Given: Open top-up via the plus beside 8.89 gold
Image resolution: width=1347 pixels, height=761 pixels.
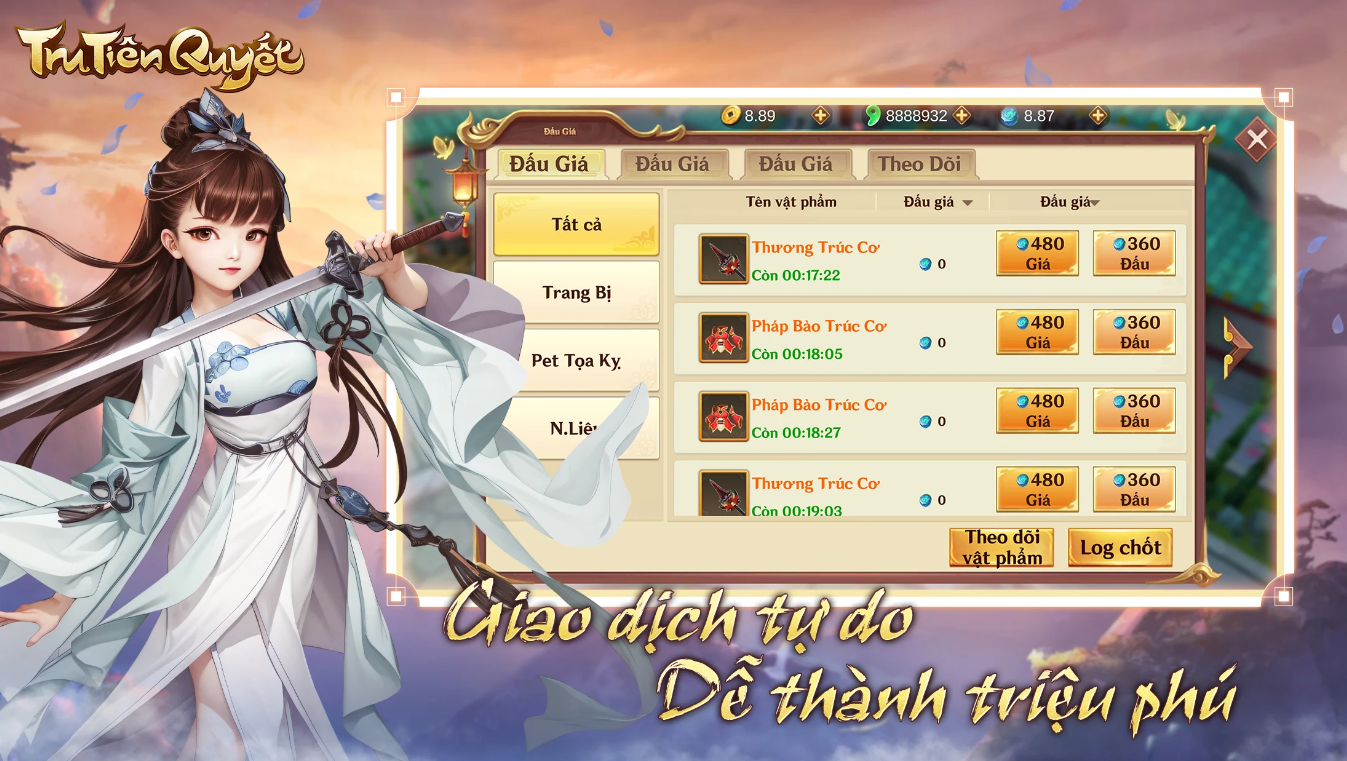Looking at the screenshot, I should tap(820, 116).
